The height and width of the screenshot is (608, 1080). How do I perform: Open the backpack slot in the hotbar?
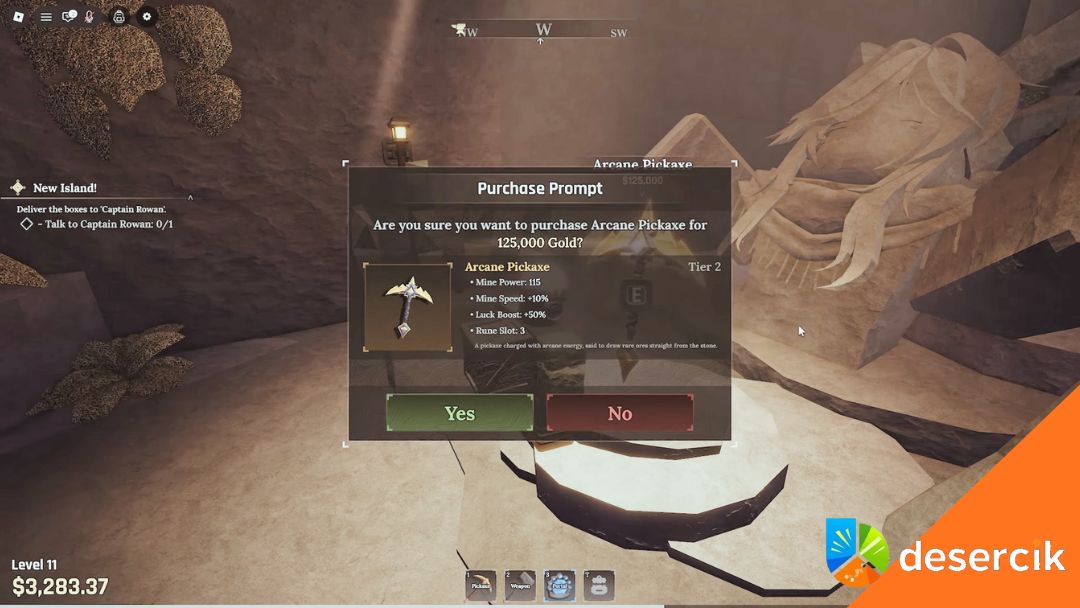598,585
